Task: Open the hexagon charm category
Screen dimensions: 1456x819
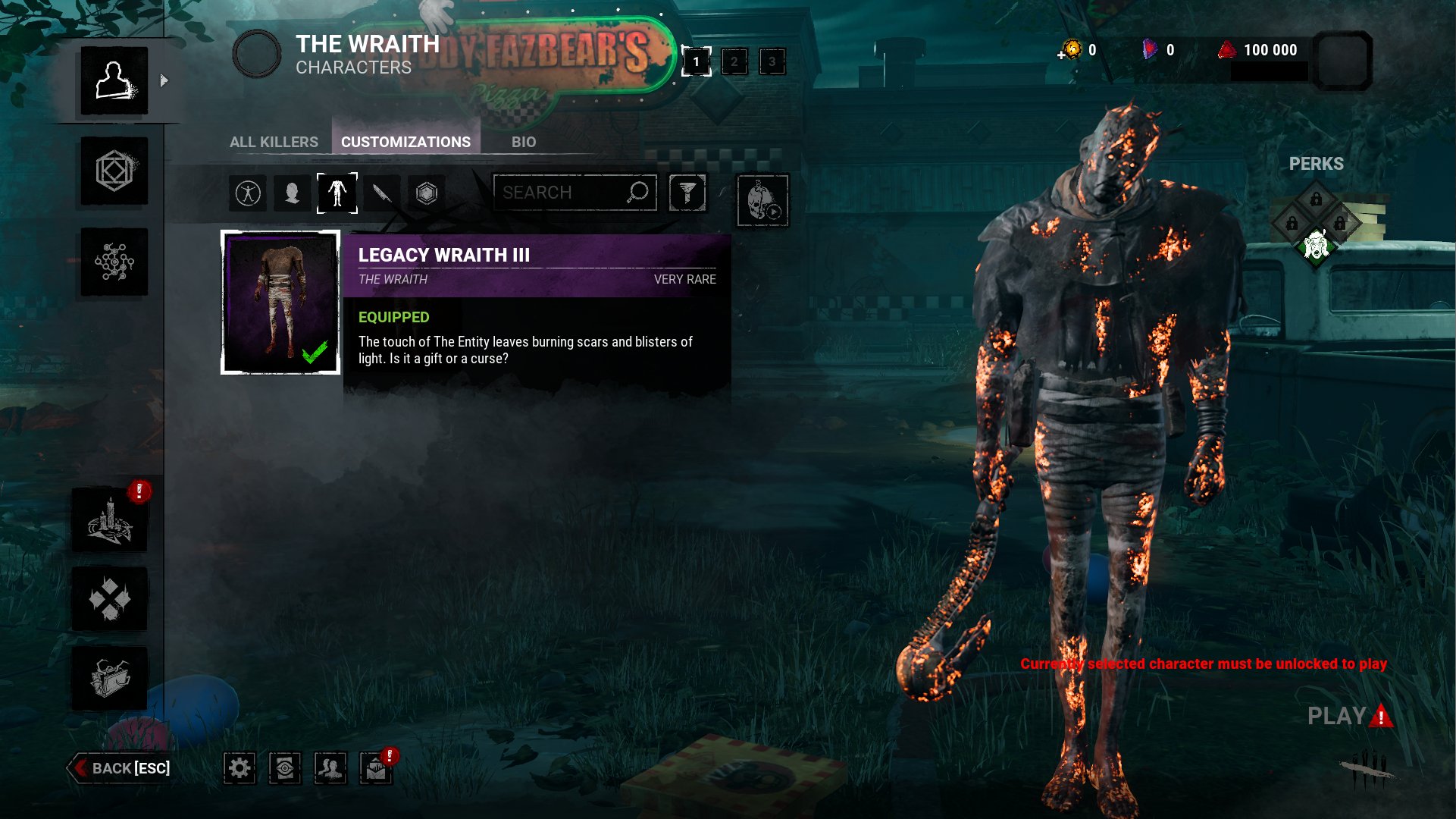Action: point(427,193)
